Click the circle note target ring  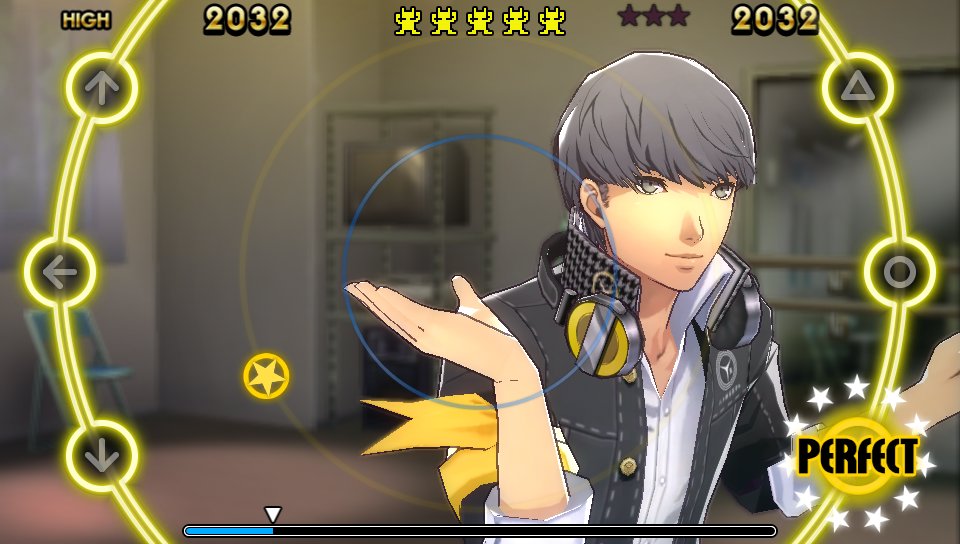[x=899, y=272]
